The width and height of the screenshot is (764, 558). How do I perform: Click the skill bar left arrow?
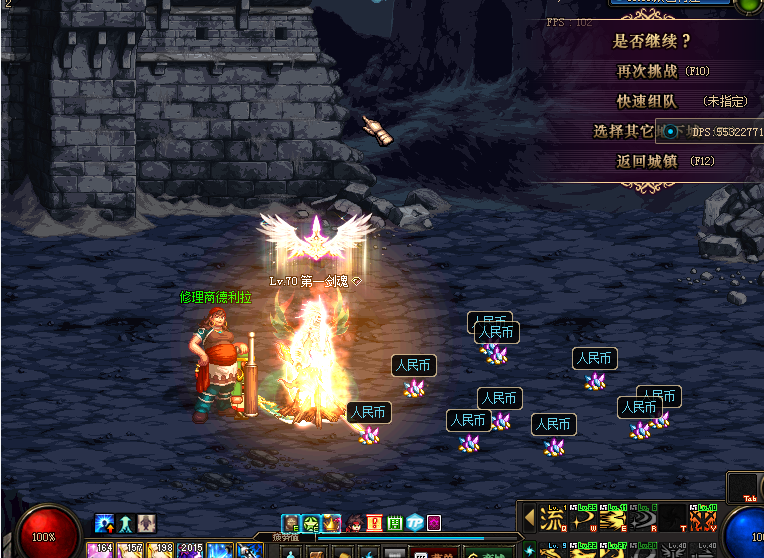pyautogui.click(x=529, y=519)
